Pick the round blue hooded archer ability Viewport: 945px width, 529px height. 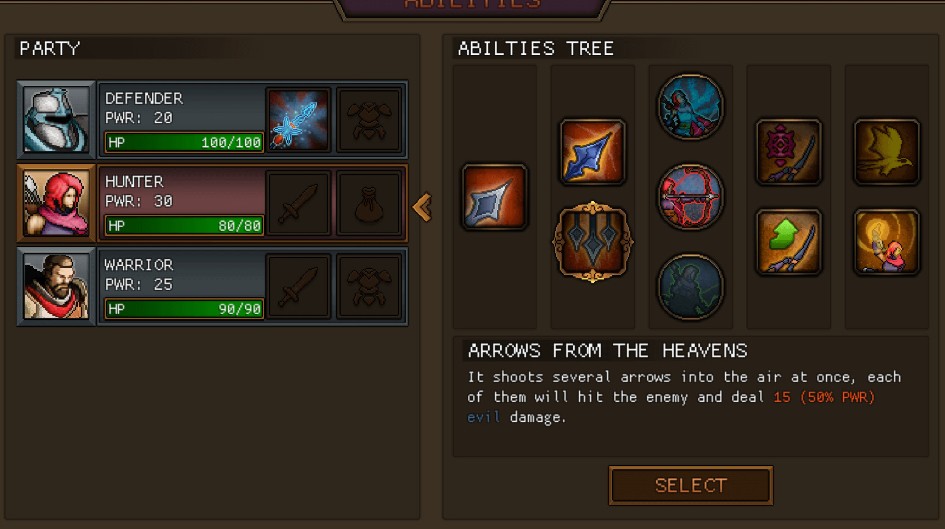pos(690,107)
